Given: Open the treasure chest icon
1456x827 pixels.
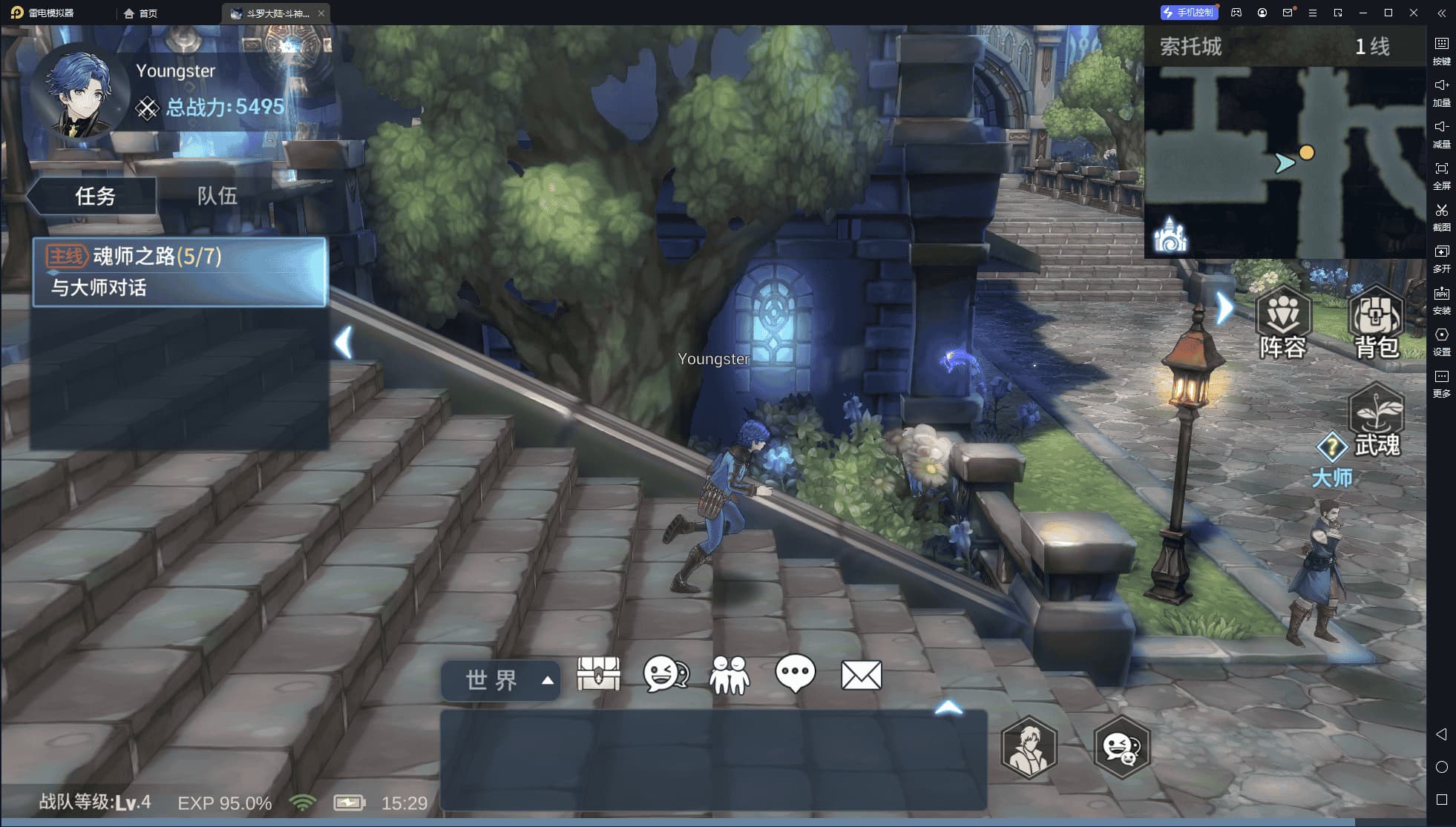Looking at the screenshot, I should [598, 674].
